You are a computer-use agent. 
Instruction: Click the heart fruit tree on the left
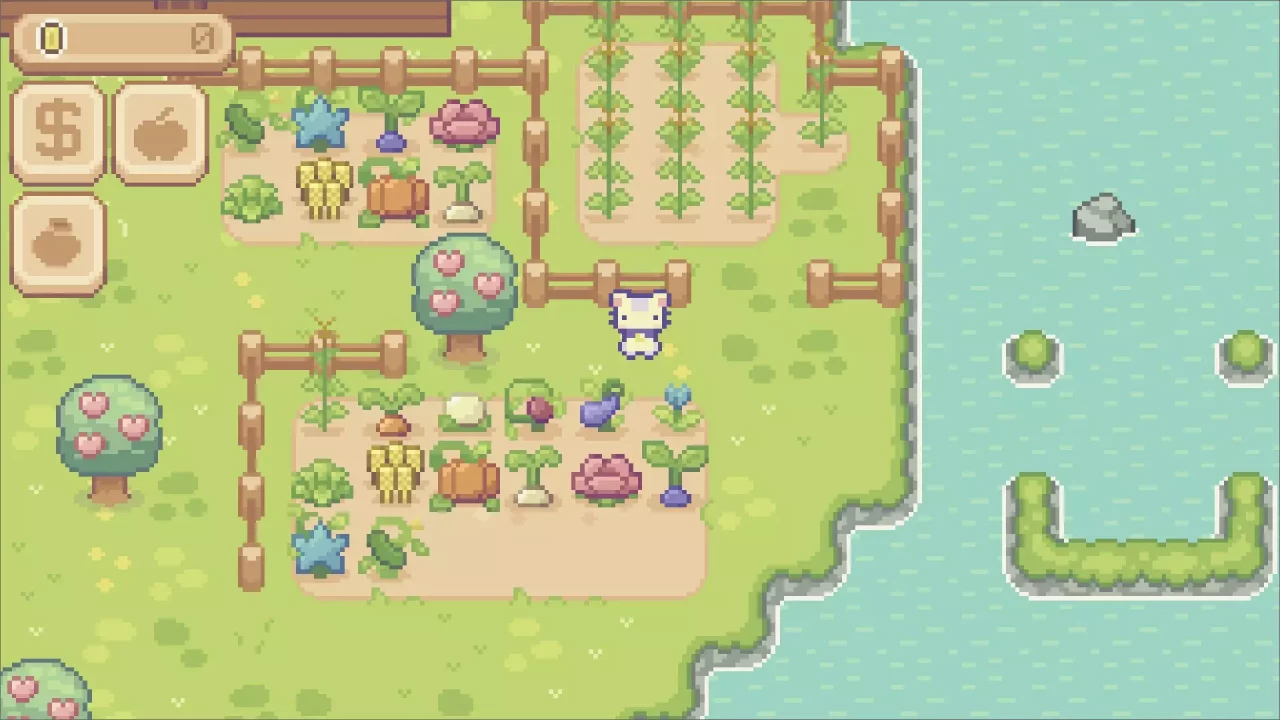[x=110, y=430]
